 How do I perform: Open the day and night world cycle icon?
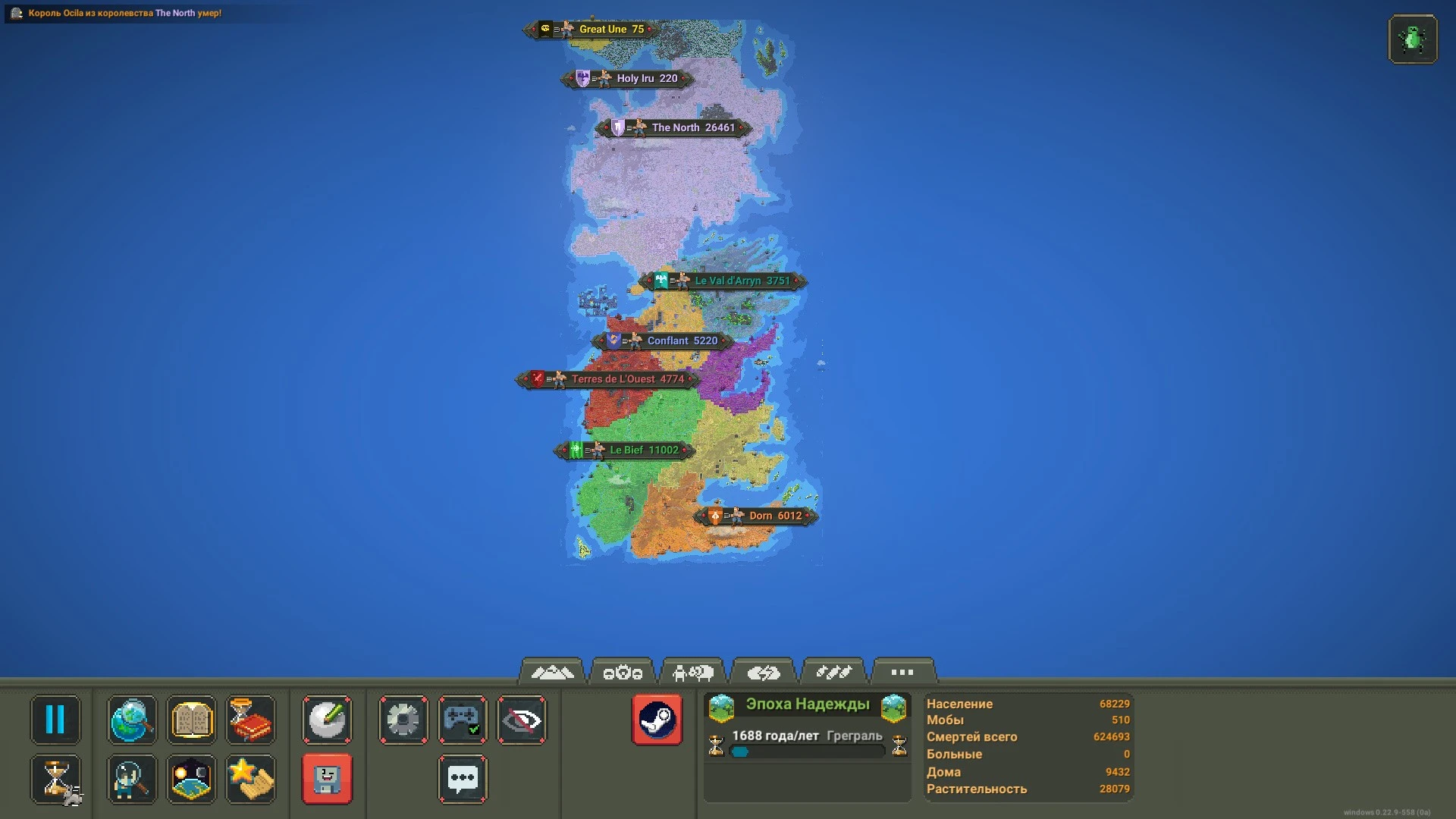coord(191,779)
